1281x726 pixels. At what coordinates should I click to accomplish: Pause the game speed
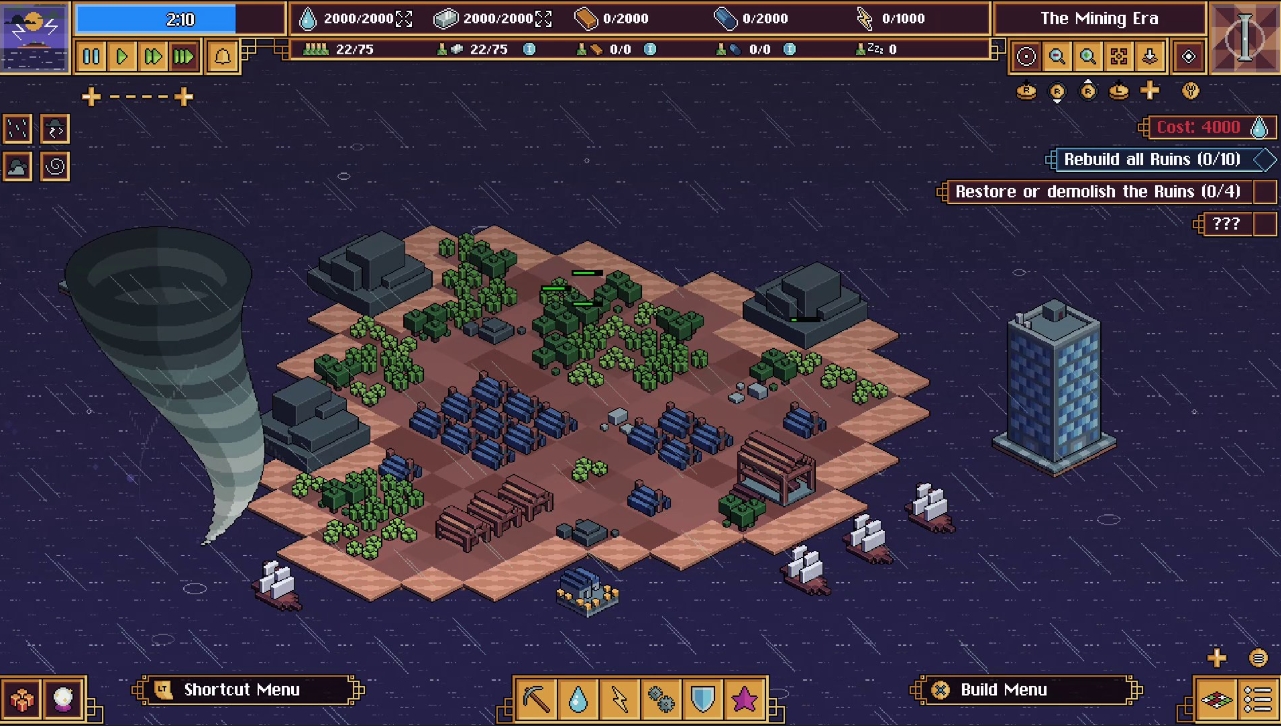click(x=91, y=57)
